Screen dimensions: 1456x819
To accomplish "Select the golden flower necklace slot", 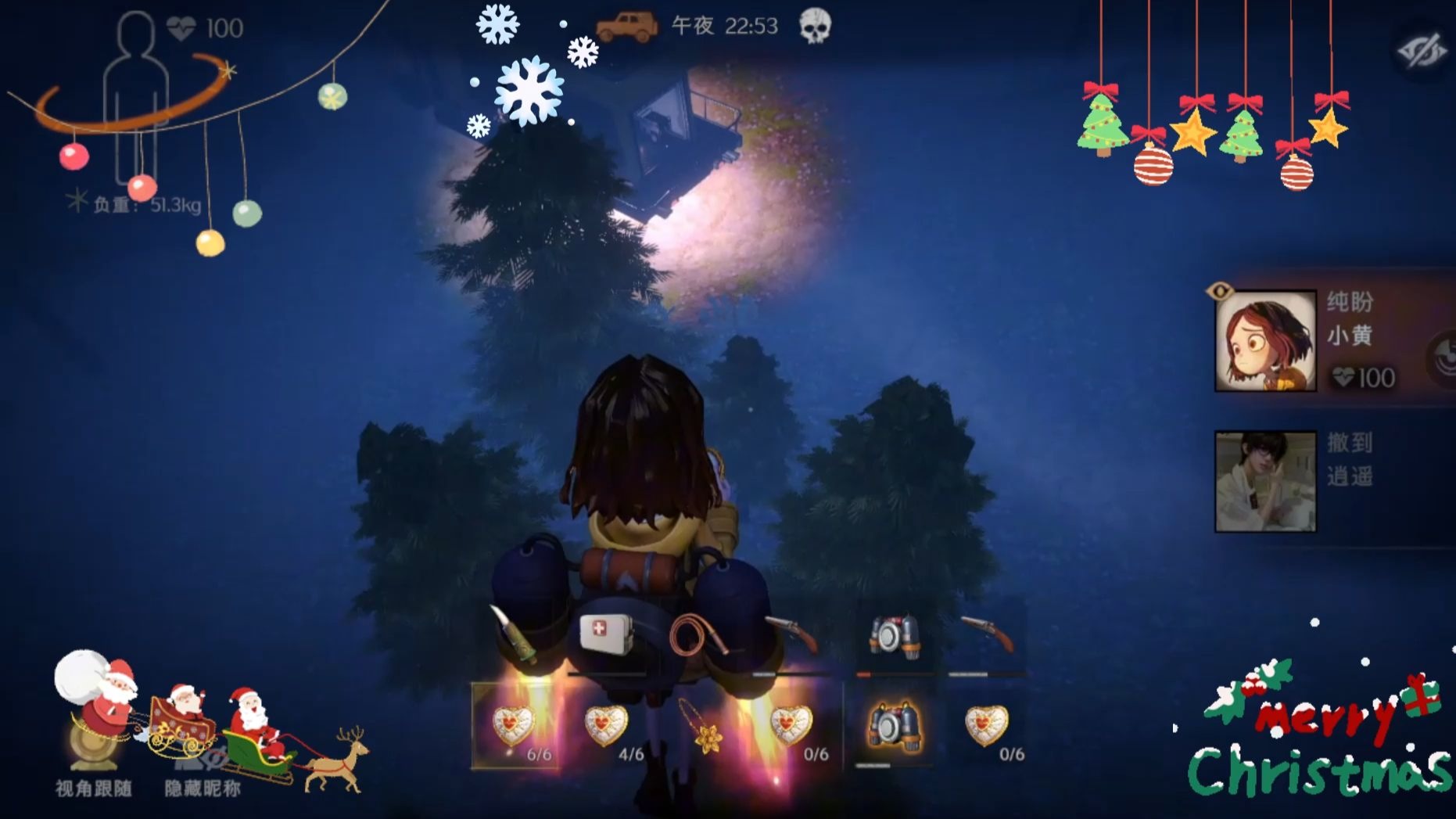I will point(701,727).
